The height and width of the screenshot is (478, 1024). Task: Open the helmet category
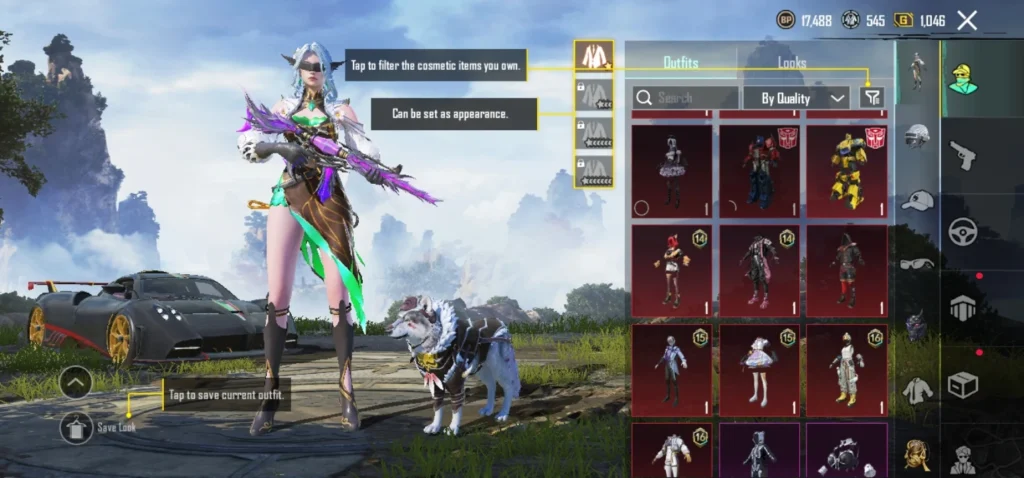point(917,136)
